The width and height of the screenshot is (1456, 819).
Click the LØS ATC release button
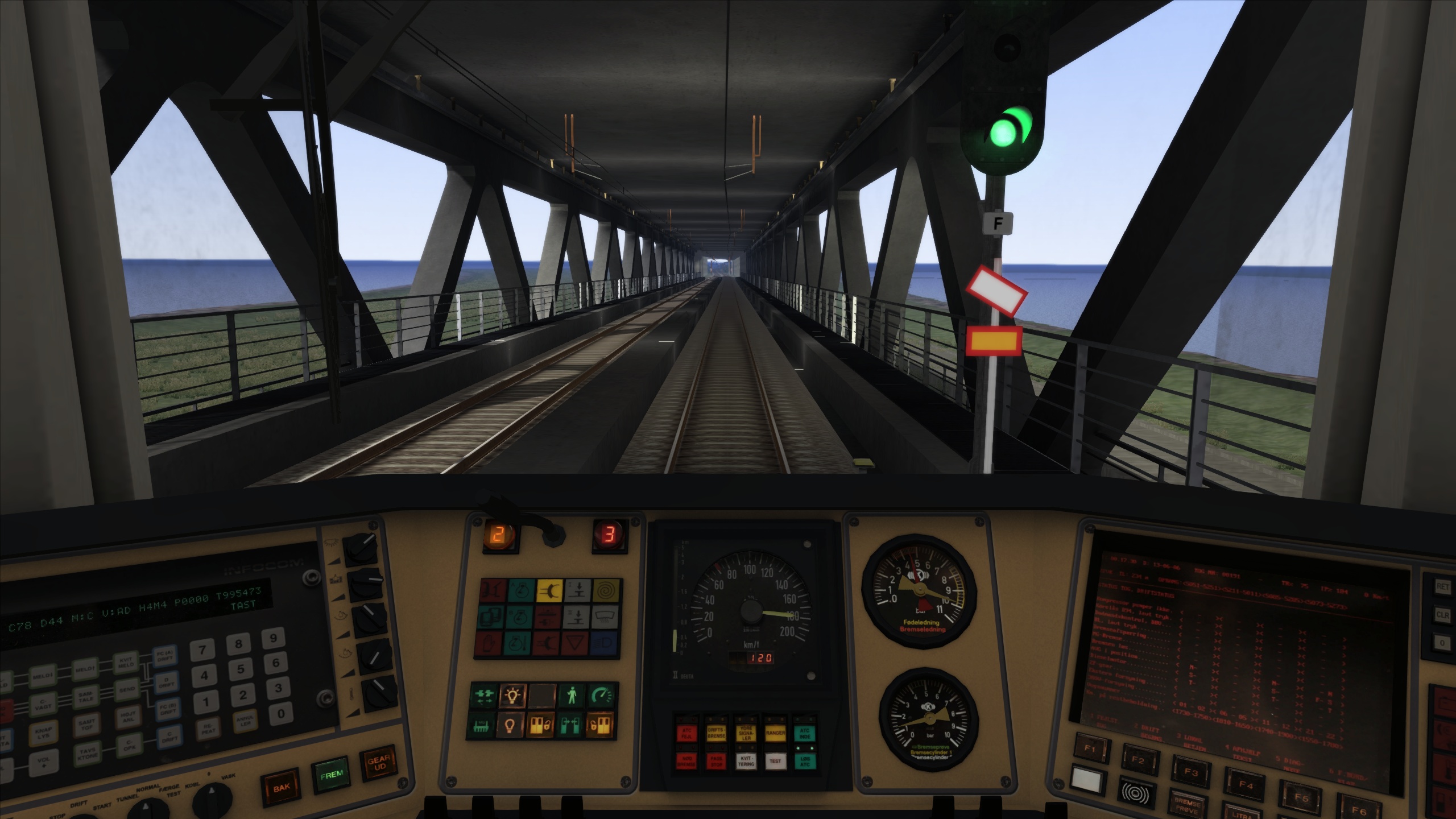pos(805,760)
